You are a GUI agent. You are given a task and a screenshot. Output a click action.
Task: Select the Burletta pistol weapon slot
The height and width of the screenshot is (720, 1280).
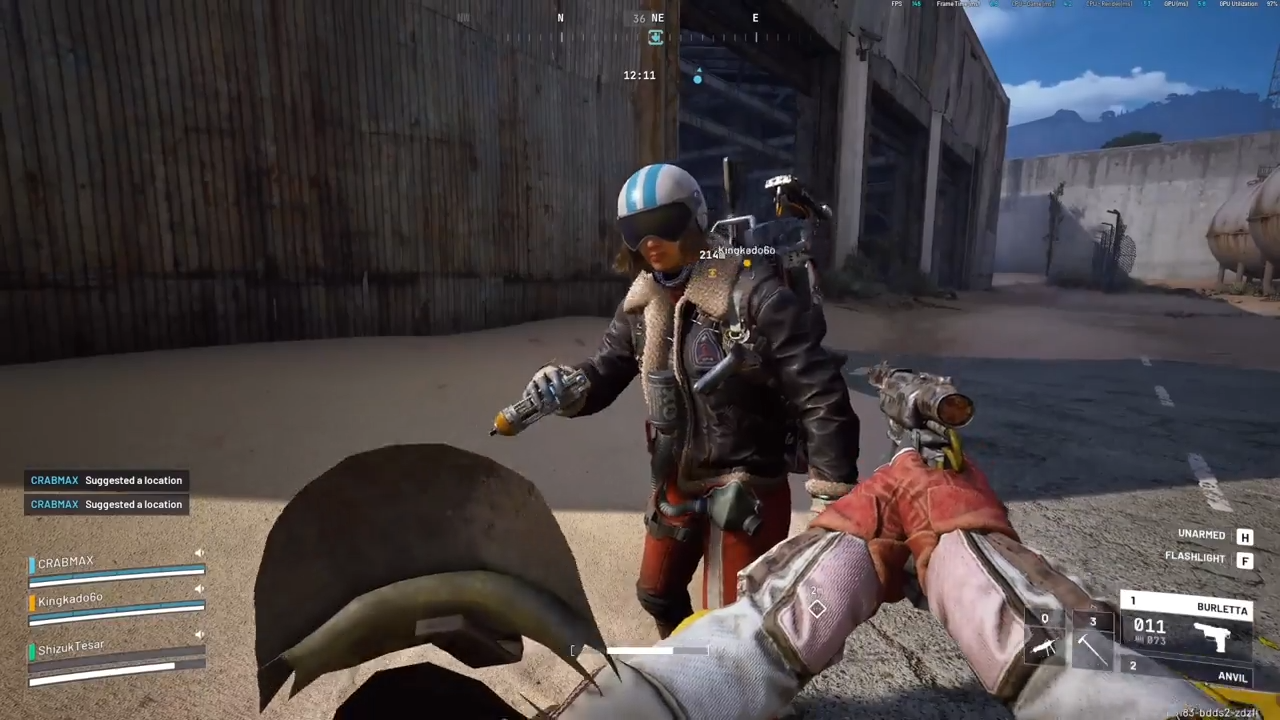pos(1190,628)
